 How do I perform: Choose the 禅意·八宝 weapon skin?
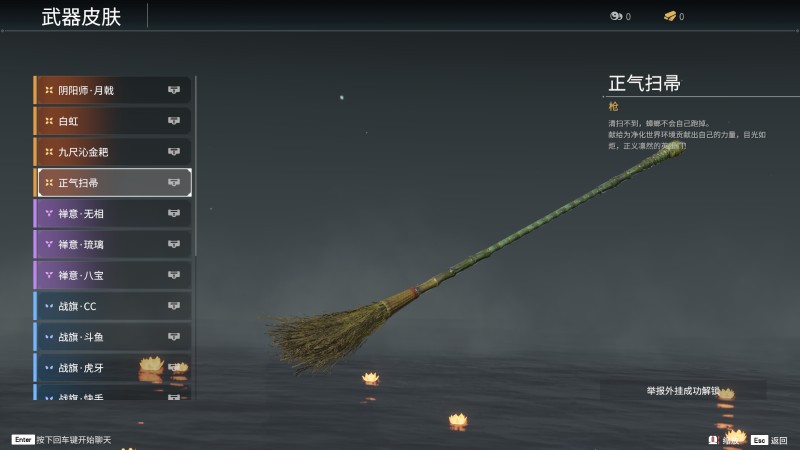point(112,275)
